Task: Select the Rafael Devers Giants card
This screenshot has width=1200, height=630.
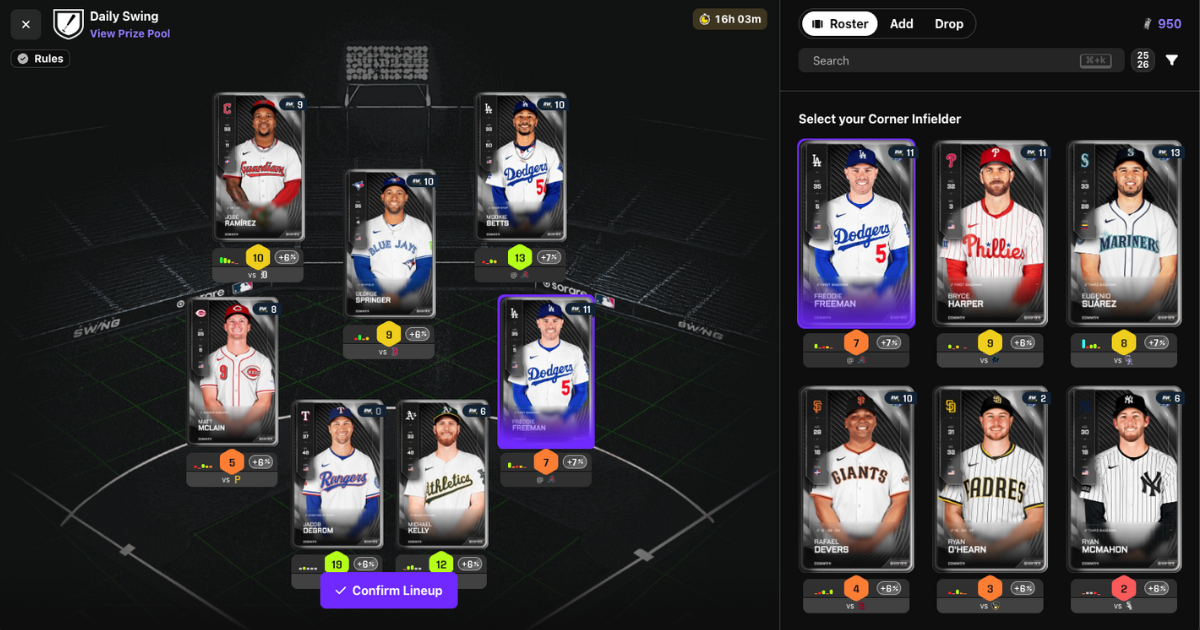Action: coord(856,479)
